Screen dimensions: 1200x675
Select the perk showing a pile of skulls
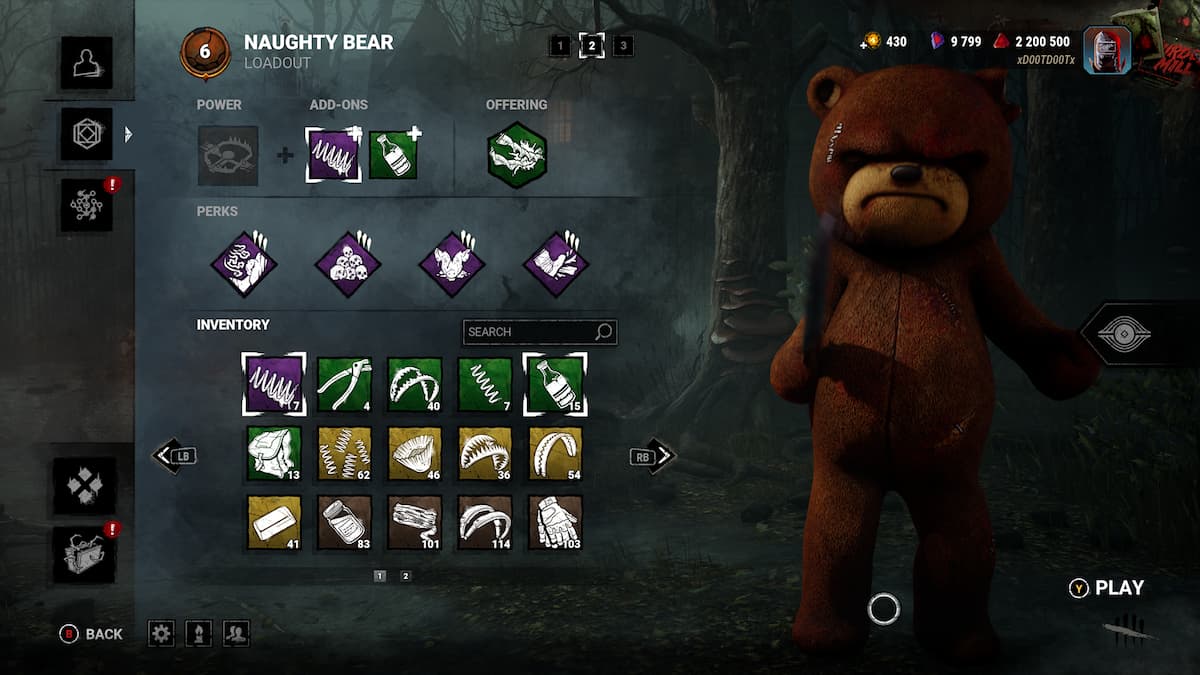348,264
